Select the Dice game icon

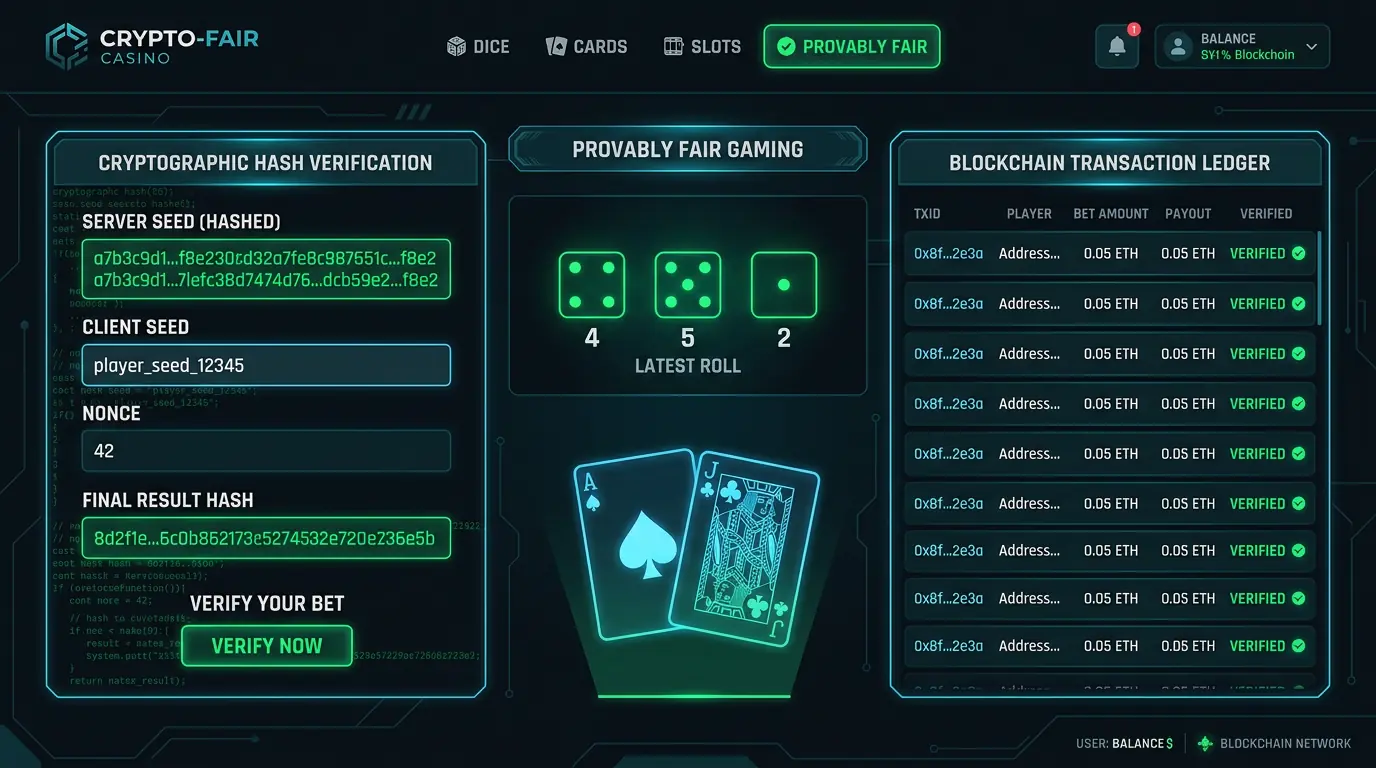point(455,46)
